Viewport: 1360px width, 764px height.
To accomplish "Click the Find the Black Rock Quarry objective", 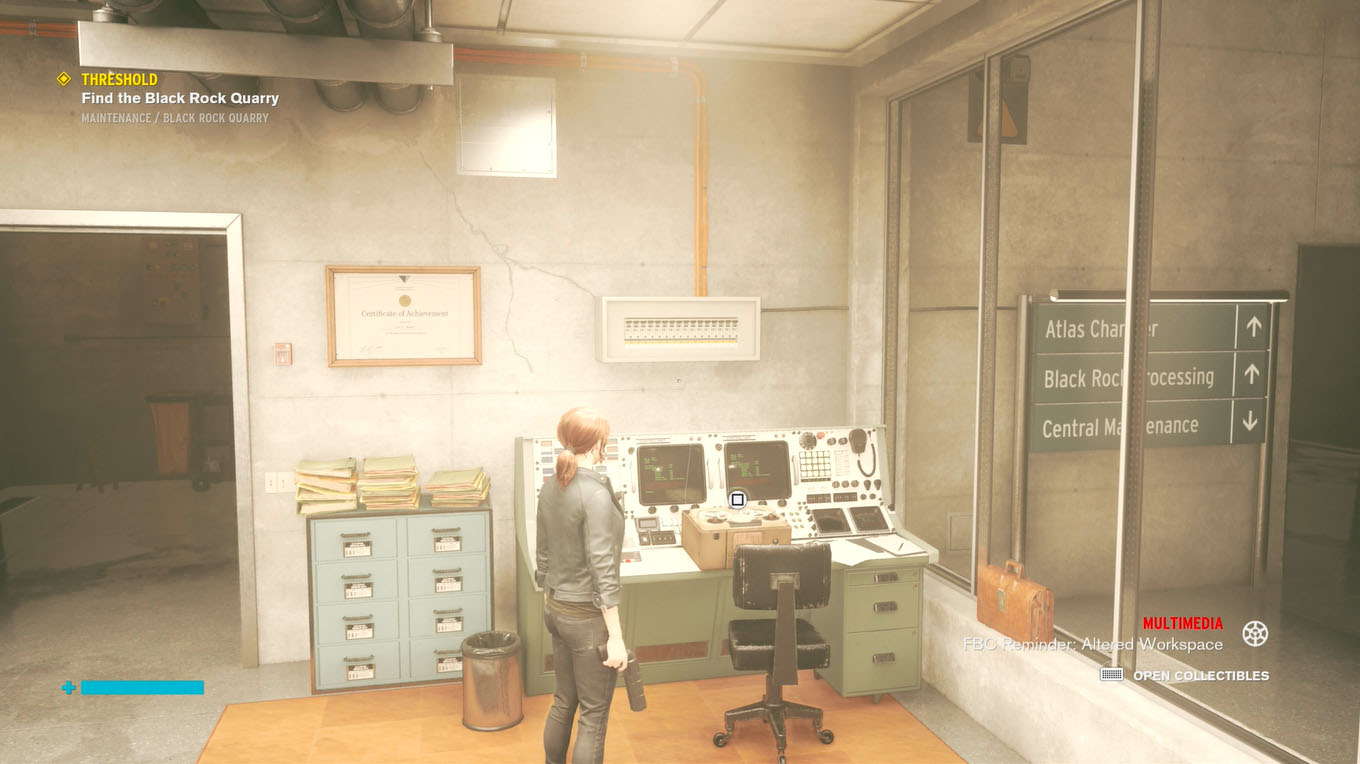I will pos(179,98).
